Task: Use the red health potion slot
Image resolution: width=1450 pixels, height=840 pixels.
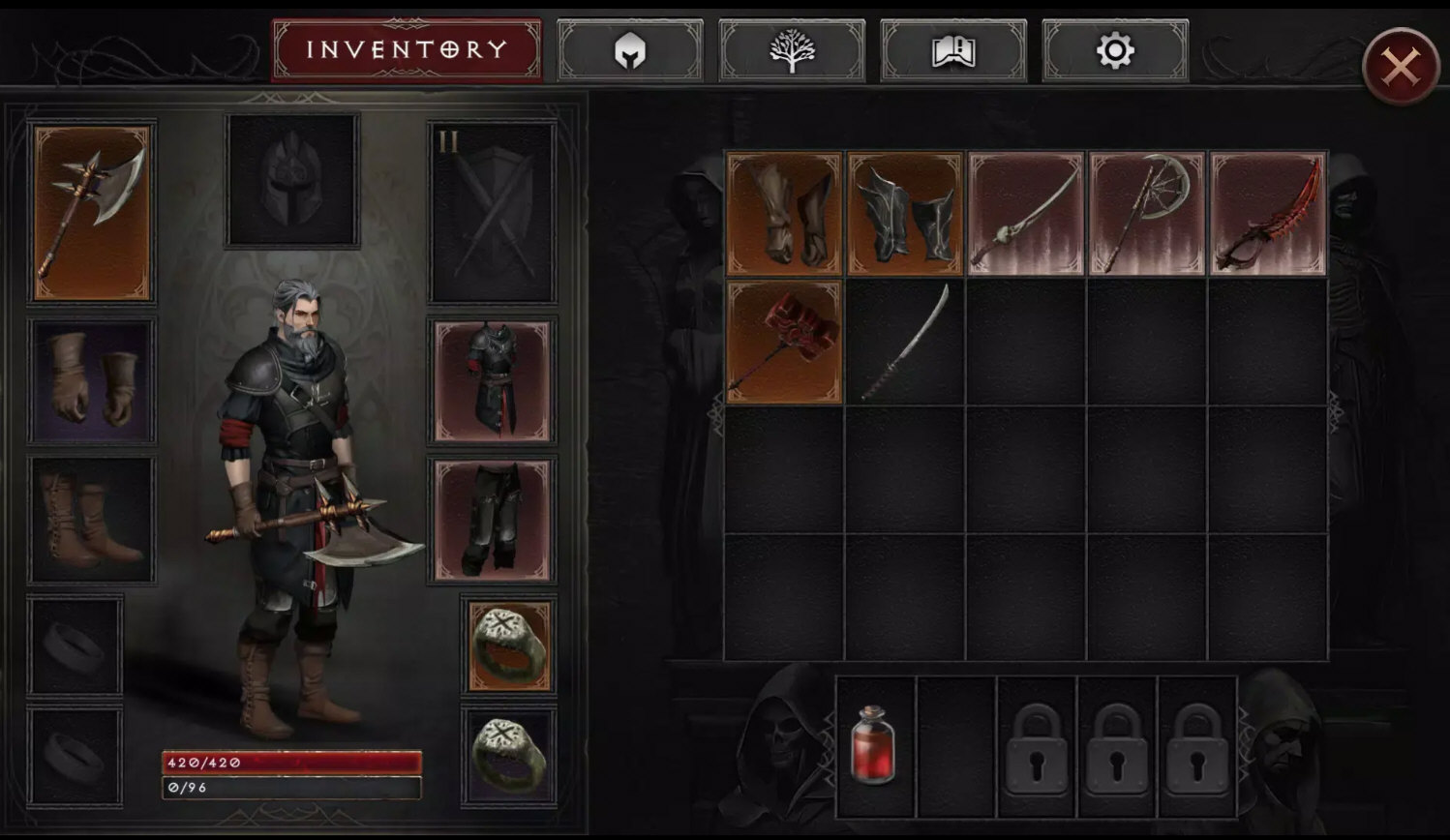Action: tap(875, 746)
